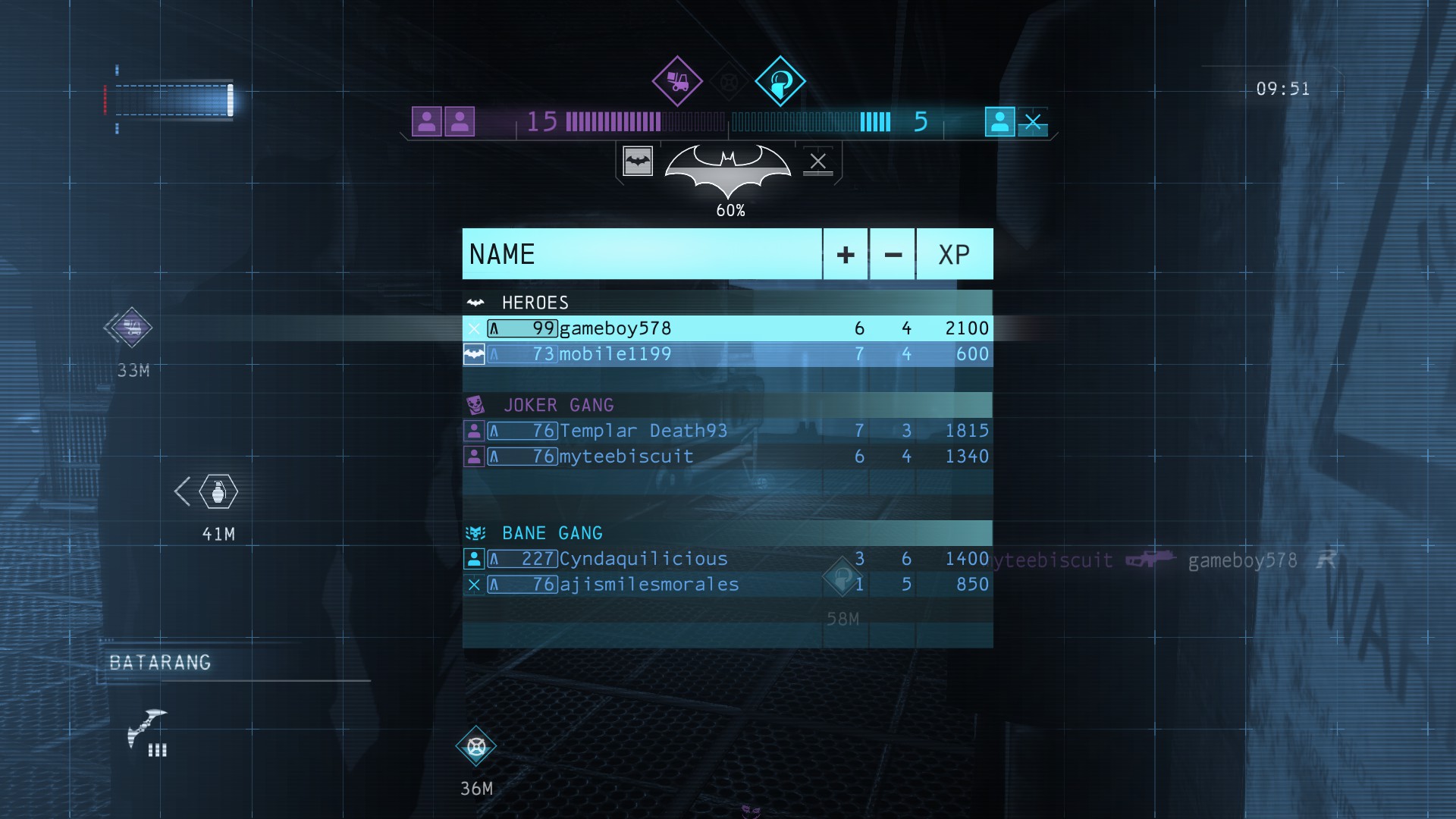Click the purple forklift objective icon

(677, 81)
